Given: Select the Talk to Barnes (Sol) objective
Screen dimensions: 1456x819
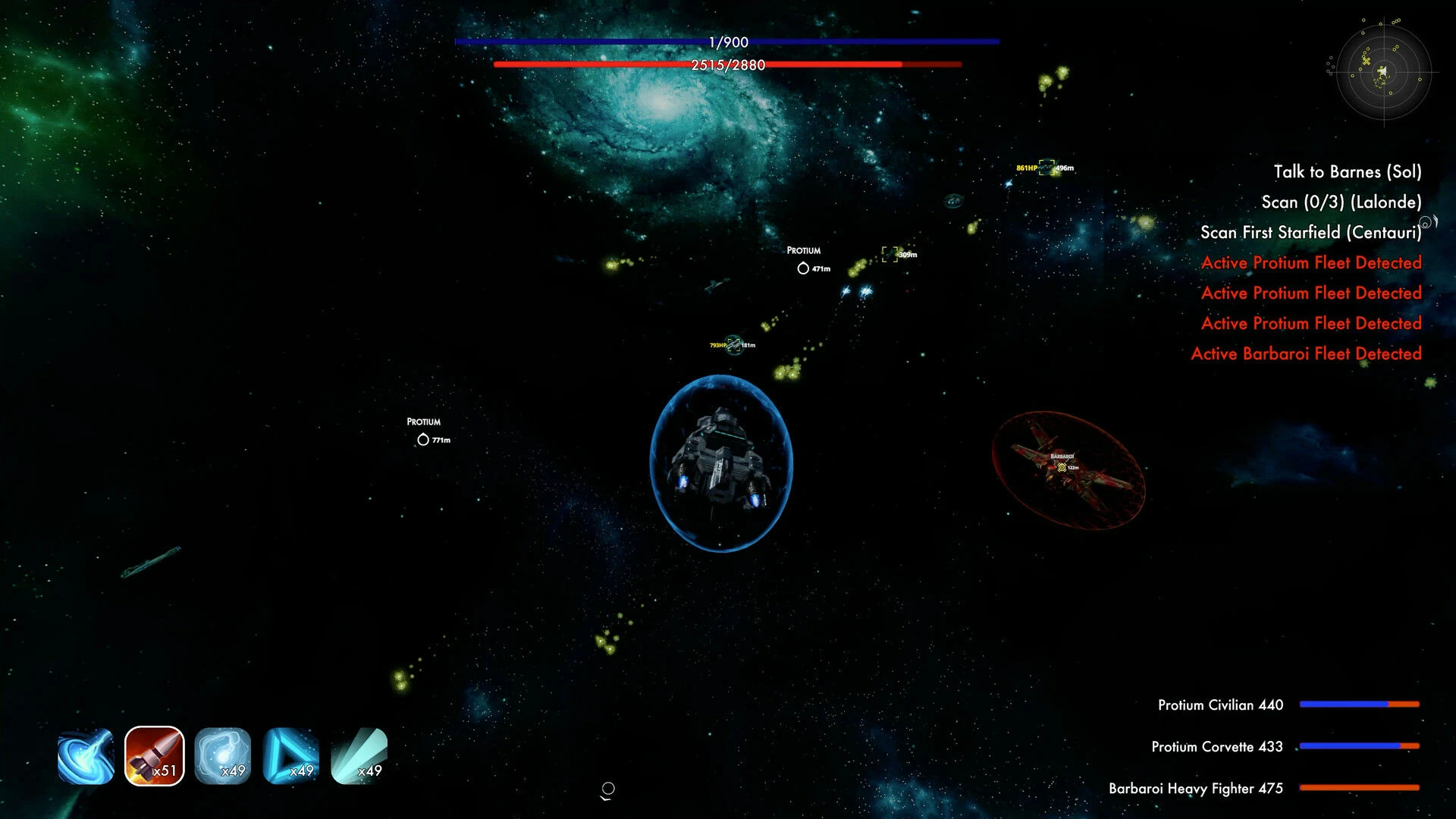Looking at the screenshot, I should point(1347,172).
